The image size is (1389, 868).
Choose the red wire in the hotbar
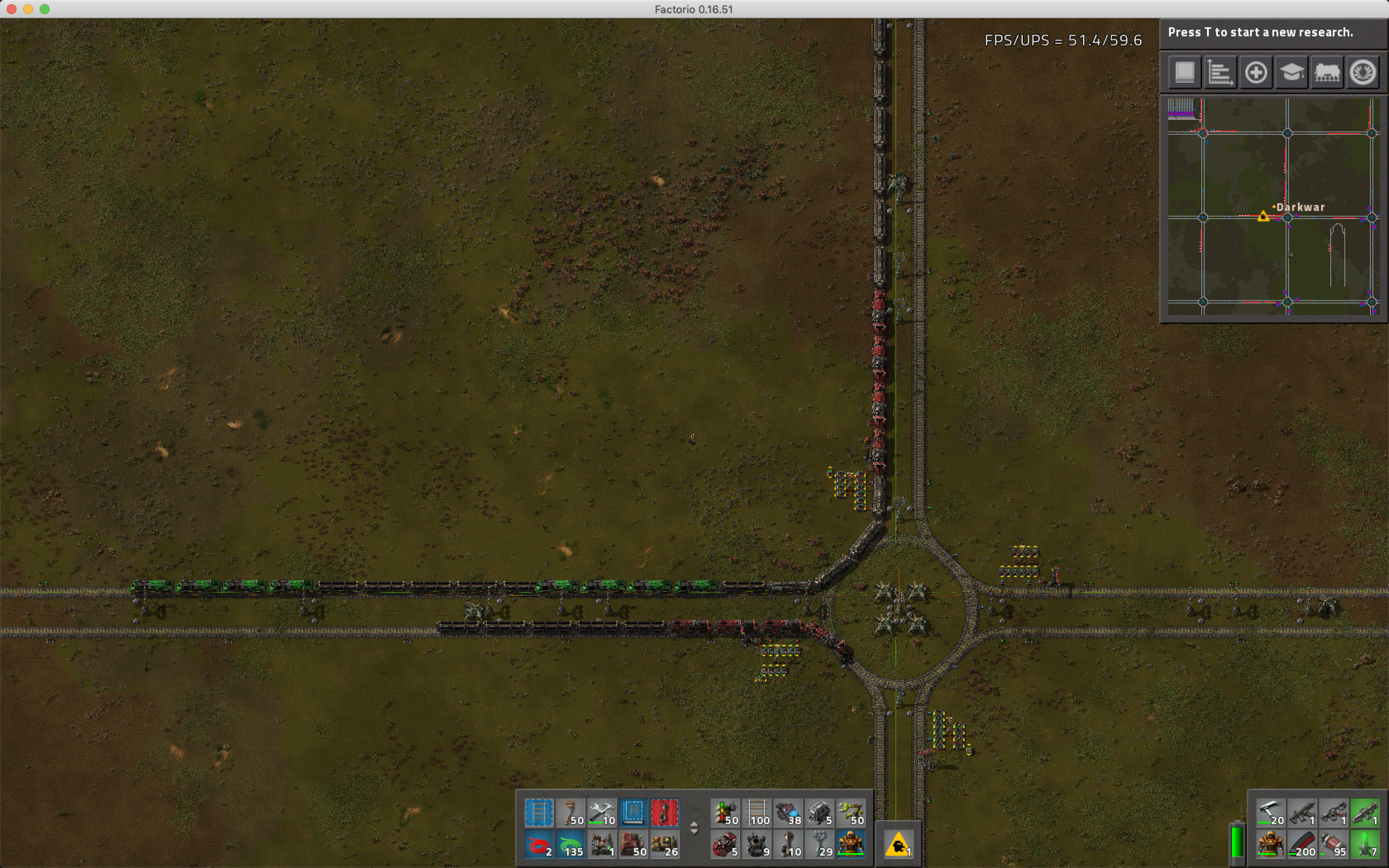click(x=539, y=845)
